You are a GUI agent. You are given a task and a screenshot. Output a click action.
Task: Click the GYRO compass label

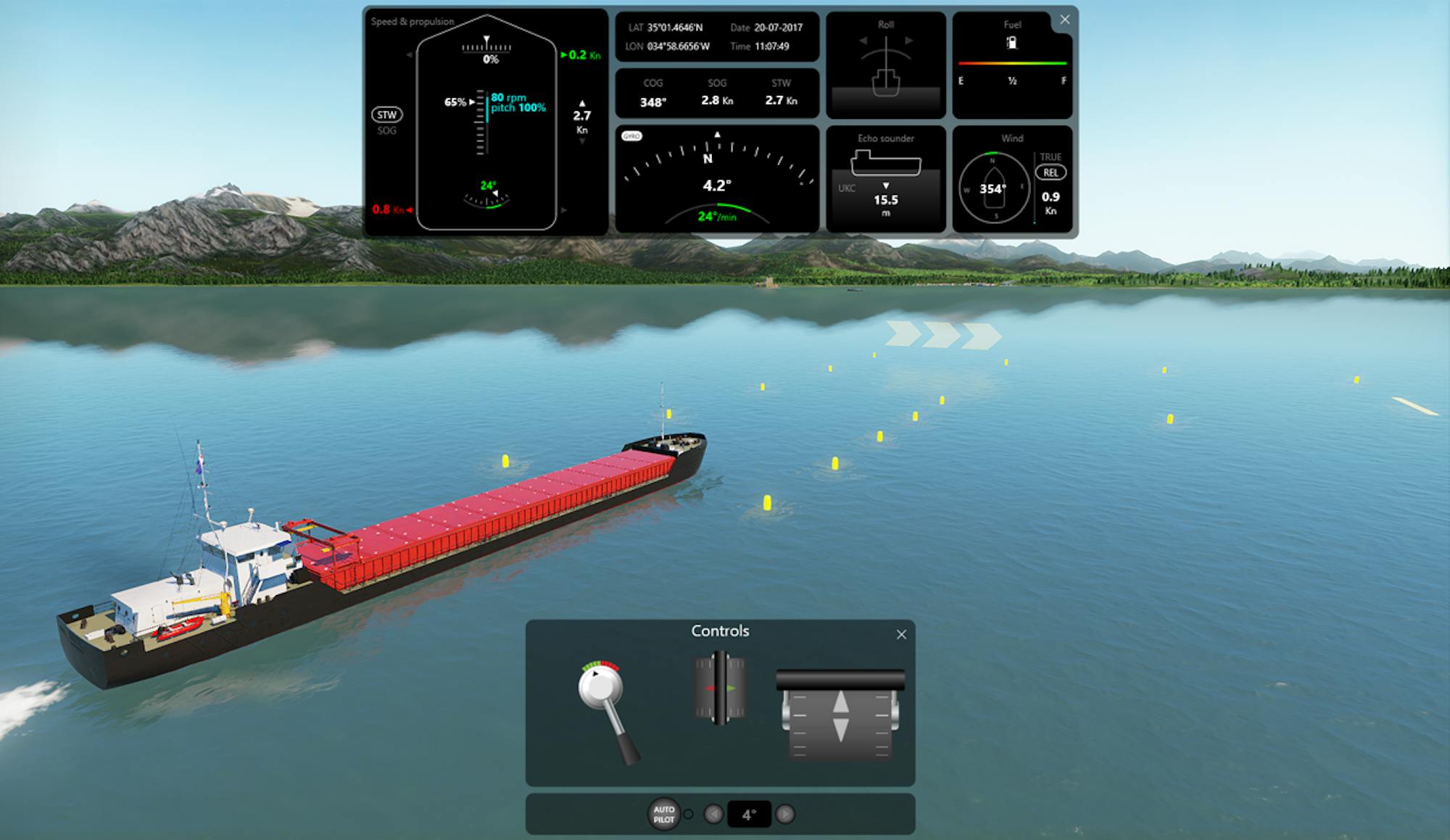pos(631,136)
